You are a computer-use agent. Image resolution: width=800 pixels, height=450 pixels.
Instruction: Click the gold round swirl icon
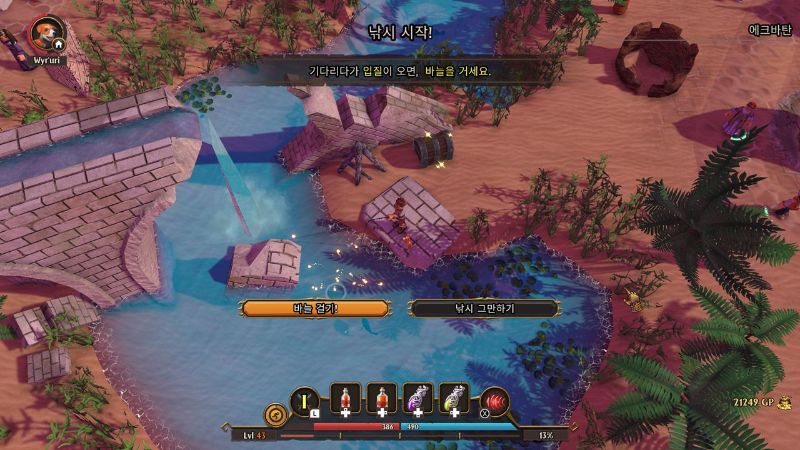click(x=273, y=411)
